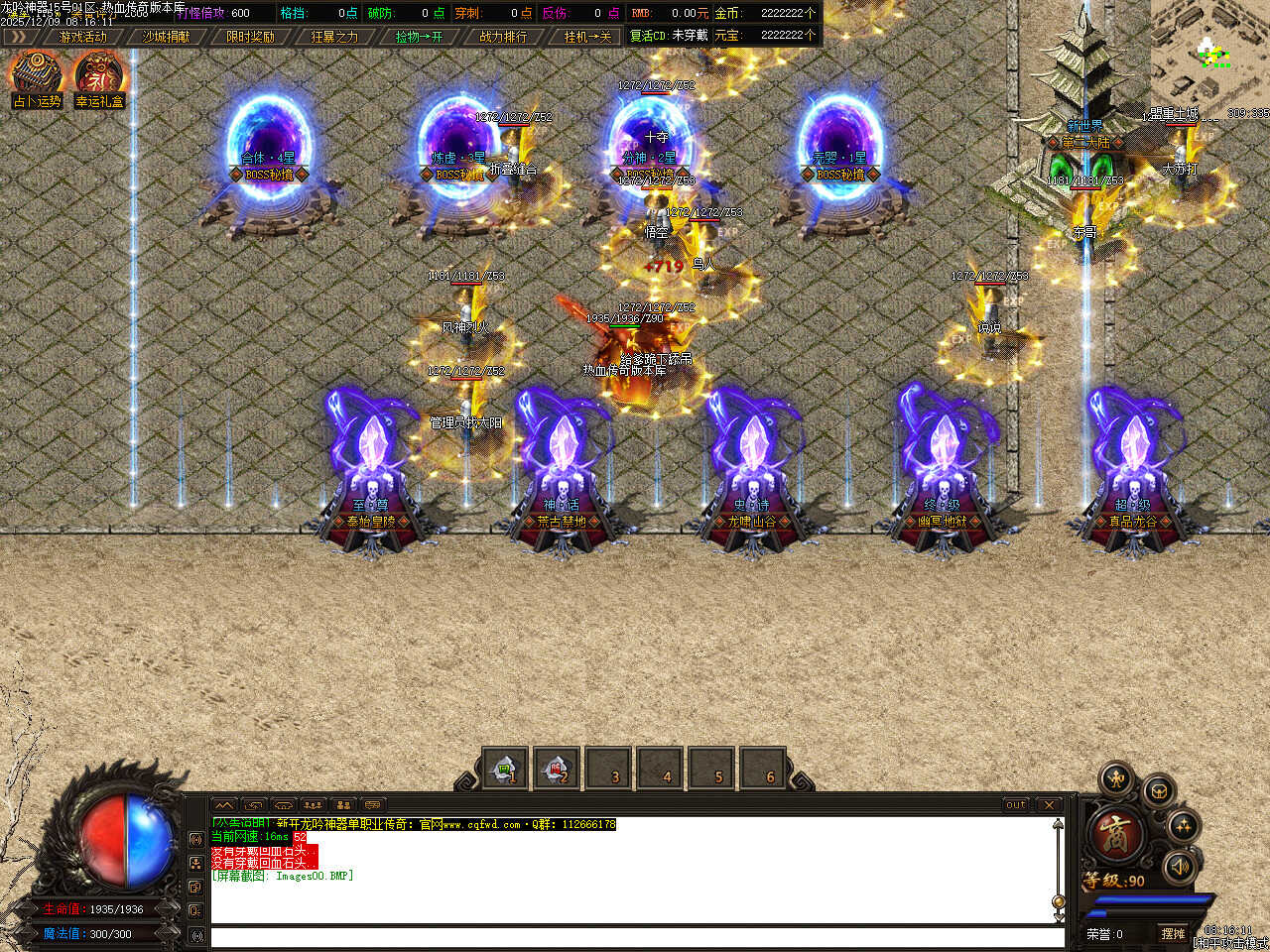
Task: Open the 沙城捐献 donation menu
Action: coord(166,37)
